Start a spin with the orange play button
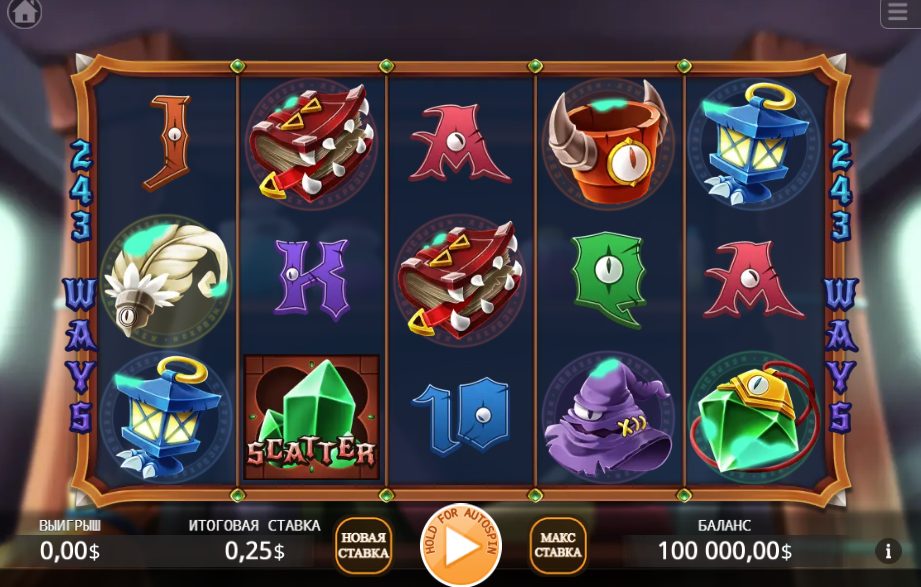The height and width of the screenshot is (587, 921). click(x=460, y=546)
